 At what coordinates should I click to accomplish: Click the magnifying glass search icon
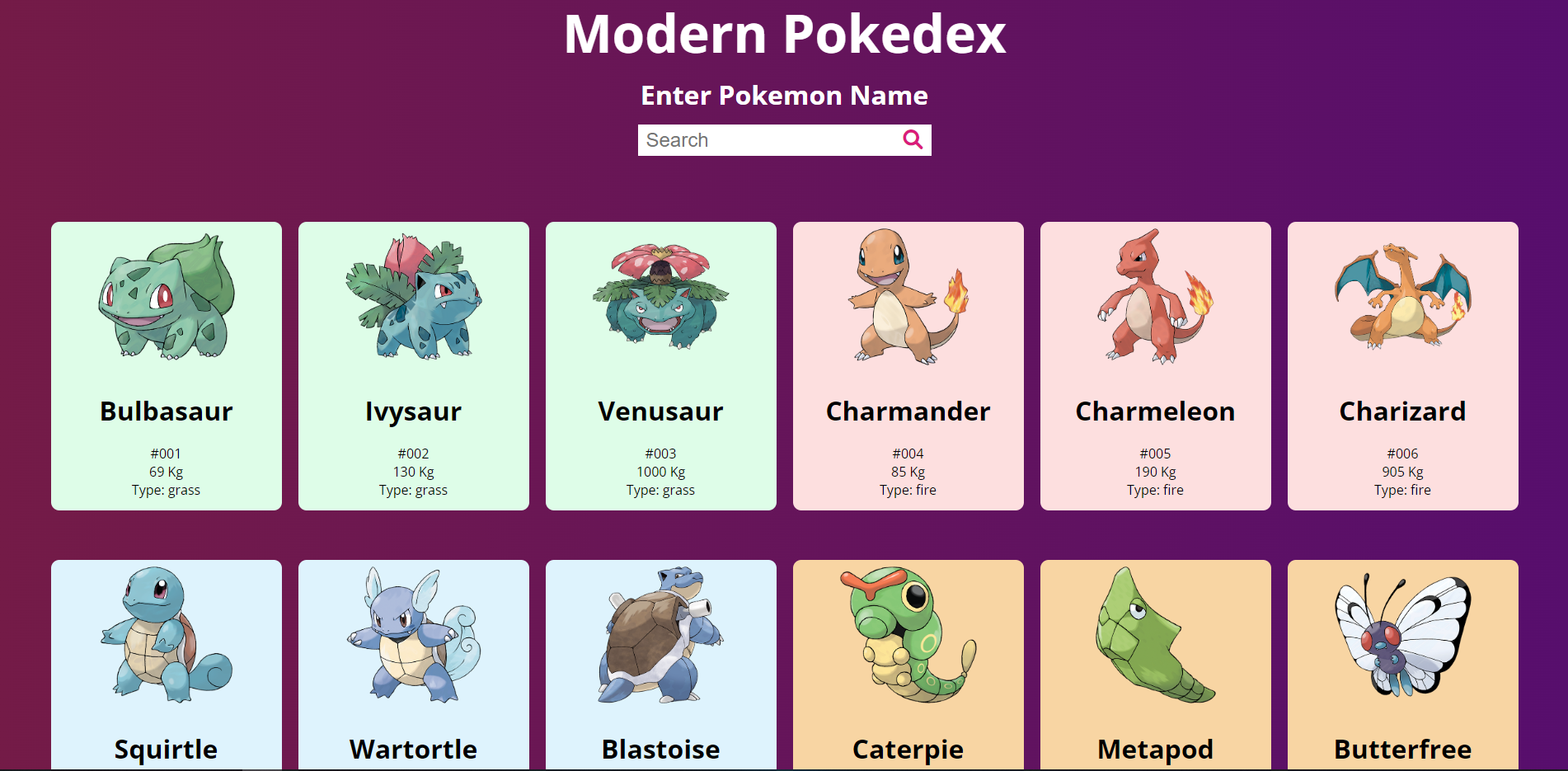(x=912, y=139)
